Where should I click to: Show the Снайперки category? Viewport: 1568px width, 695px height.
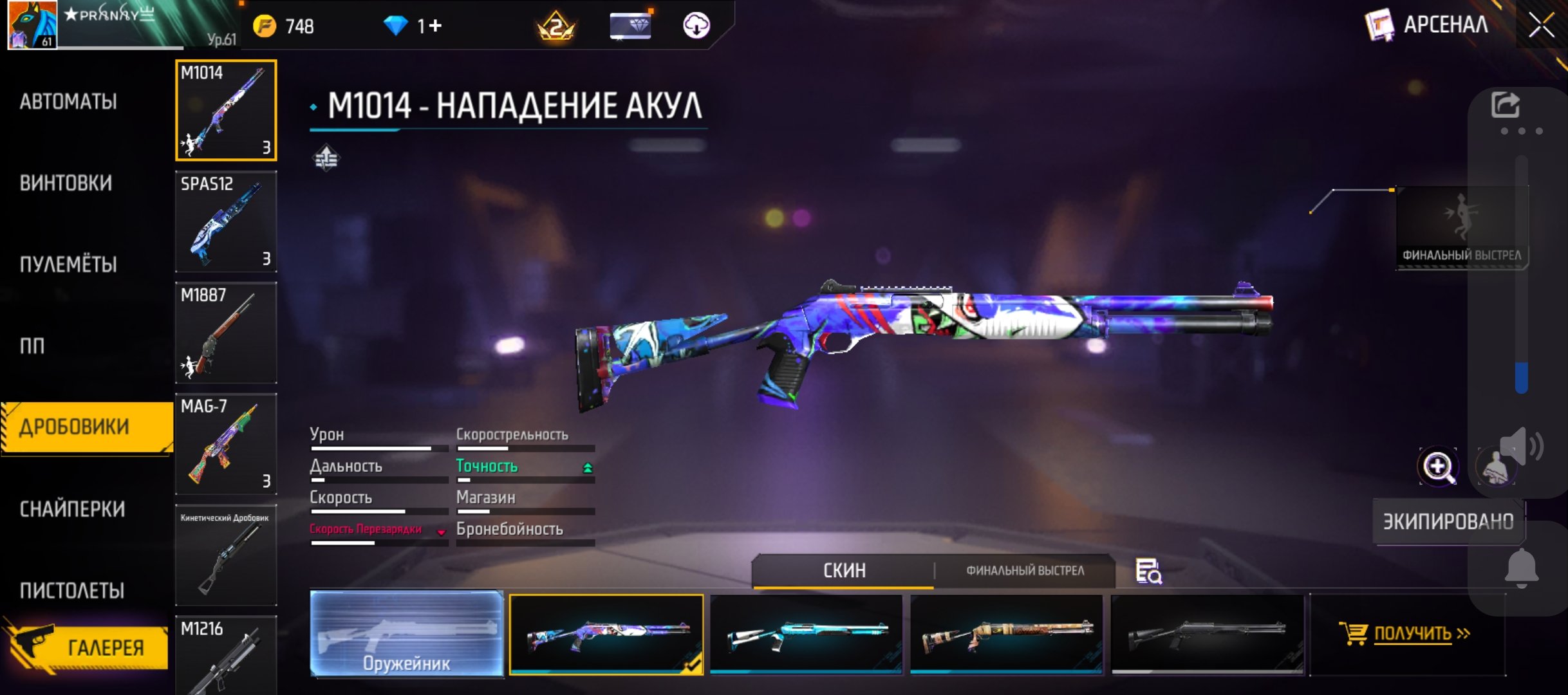click(72, 509)
